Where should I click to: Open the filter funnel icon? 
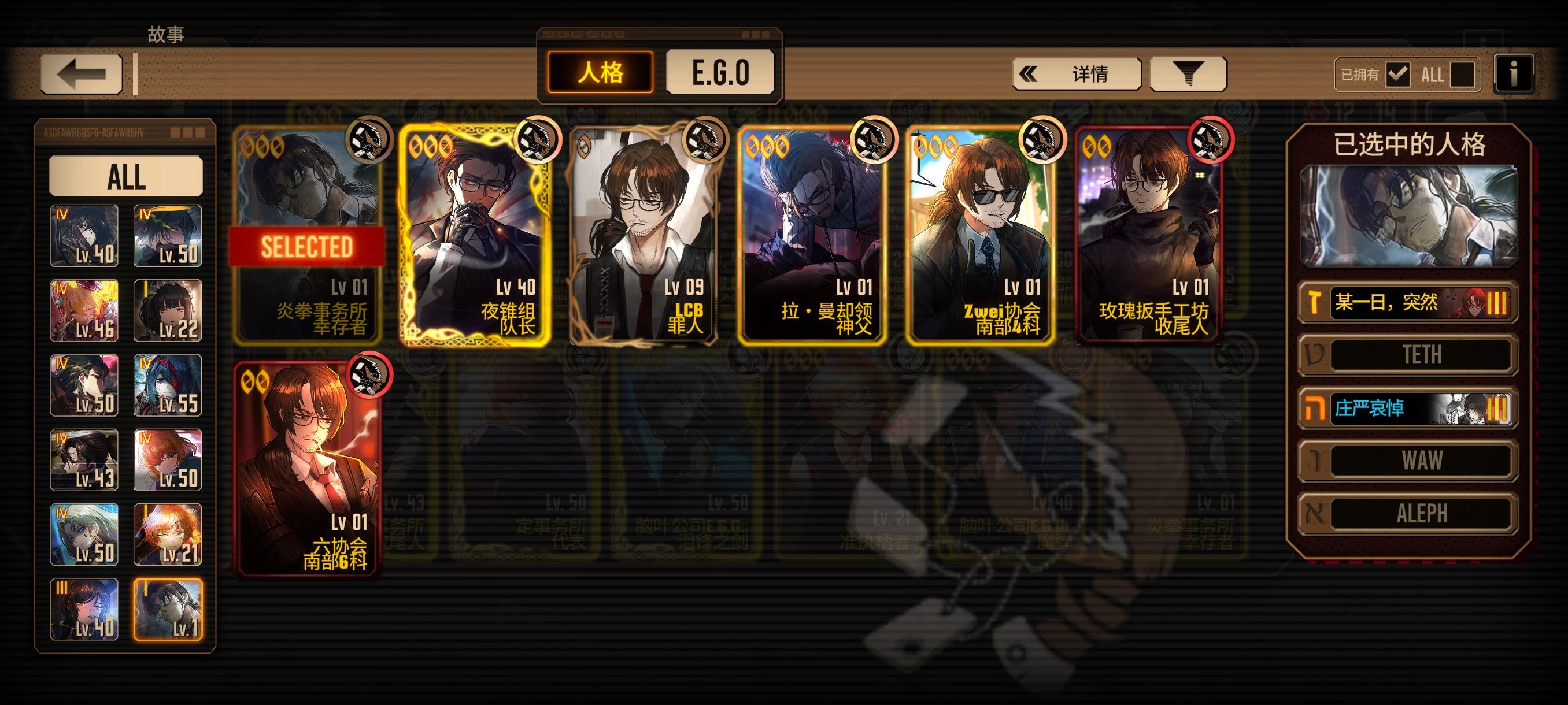click(1187, 73)
